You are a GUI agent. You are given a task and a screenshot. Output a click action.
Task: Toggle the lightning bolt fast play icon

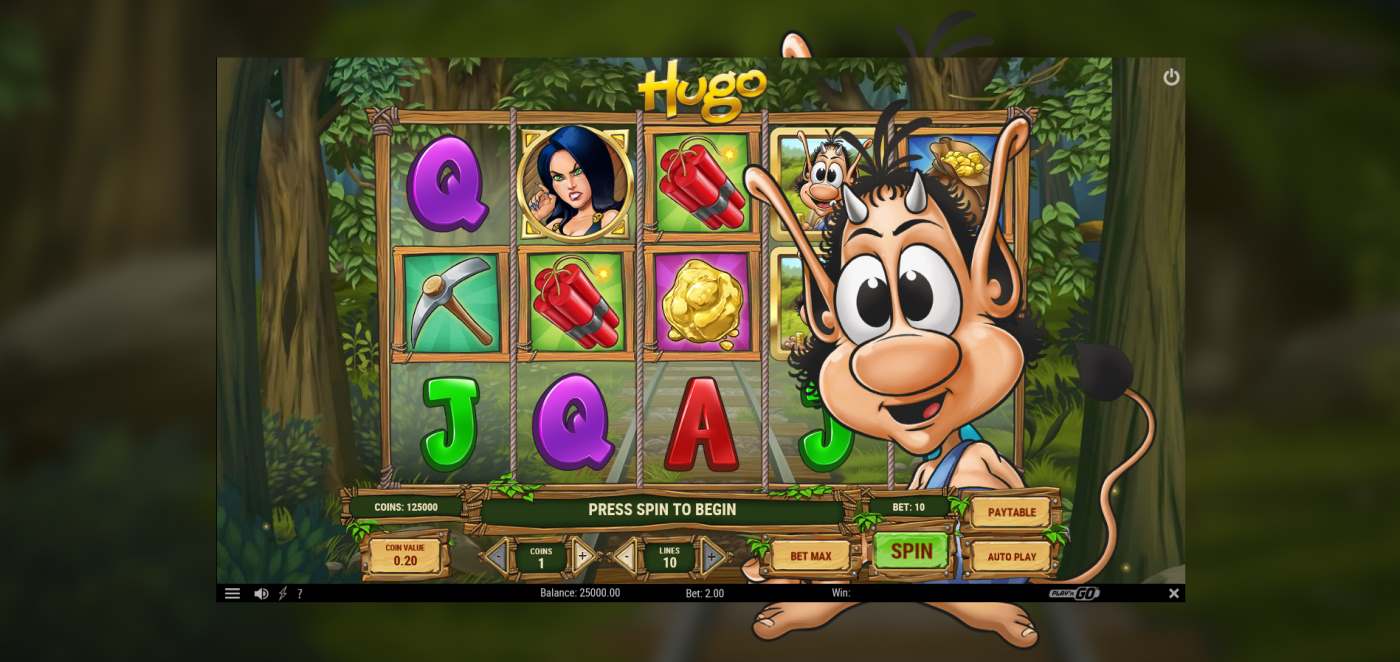coord(282,593)
